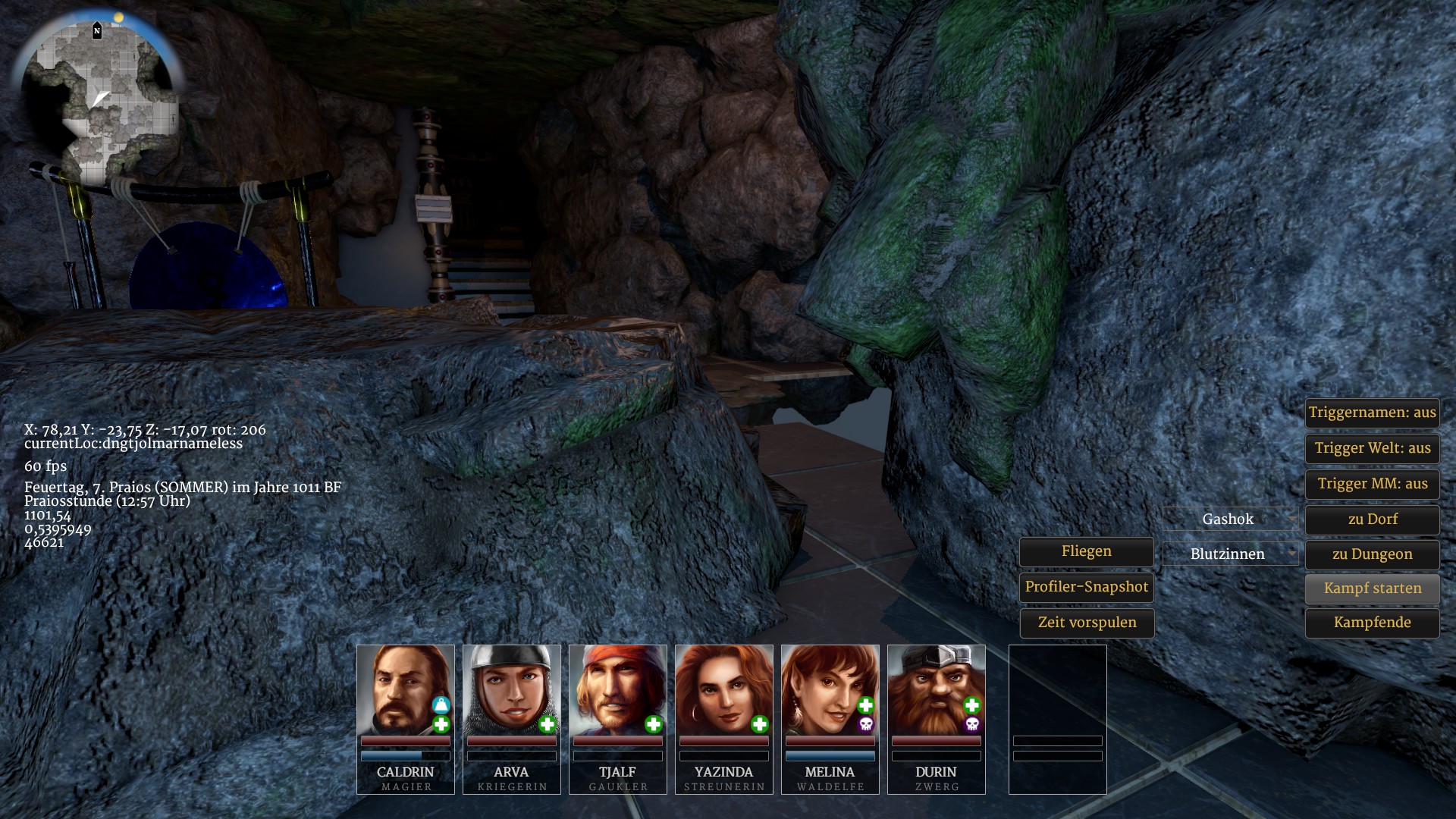Toggle the Trigger Welt button
The height and width of the screenshot is (819, 1456).
[x=1372, y=448]
